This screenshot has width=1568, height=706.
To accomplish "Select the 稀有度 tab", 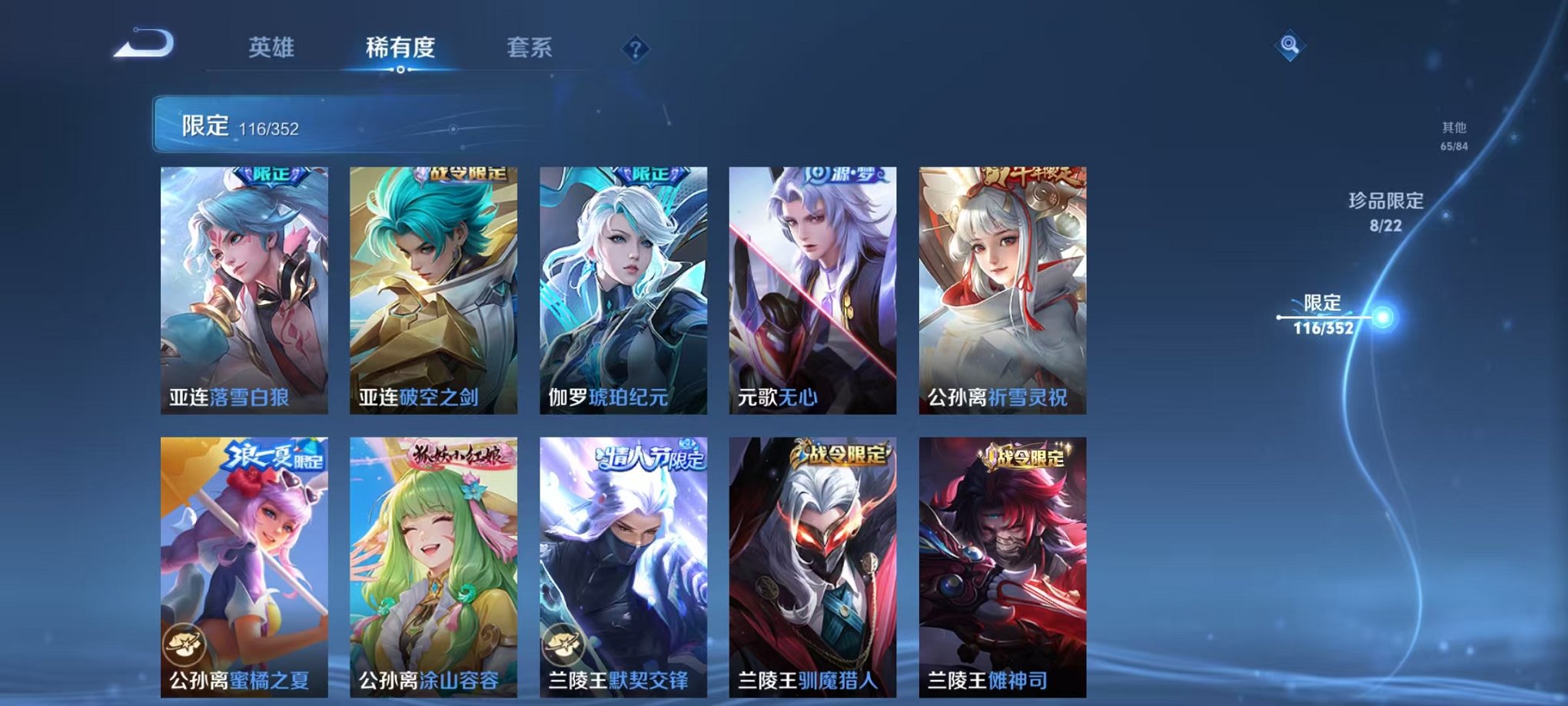I will click(x=400, y=46).
